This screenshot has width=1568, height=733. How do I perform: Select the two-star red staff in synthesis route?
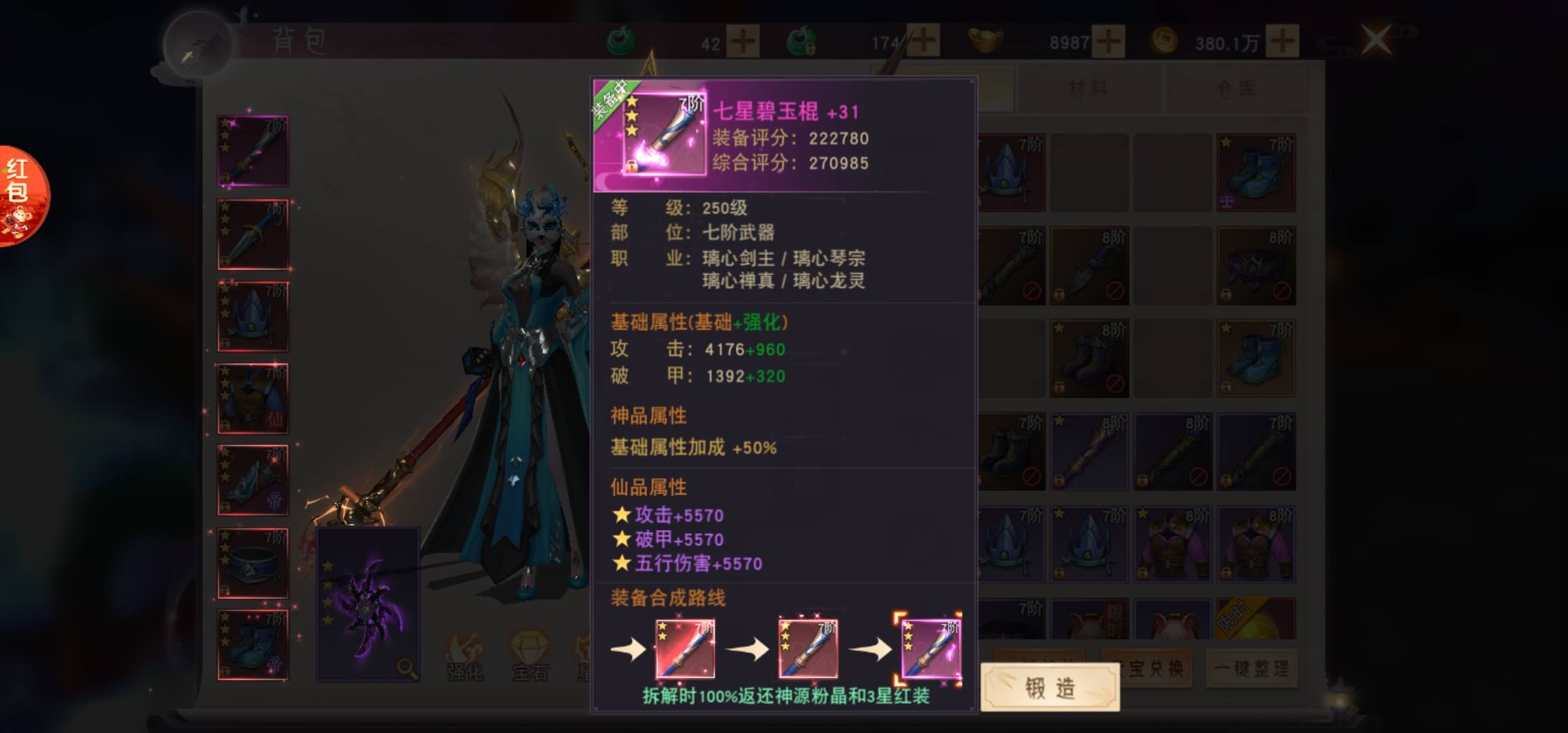click(684, 649)
